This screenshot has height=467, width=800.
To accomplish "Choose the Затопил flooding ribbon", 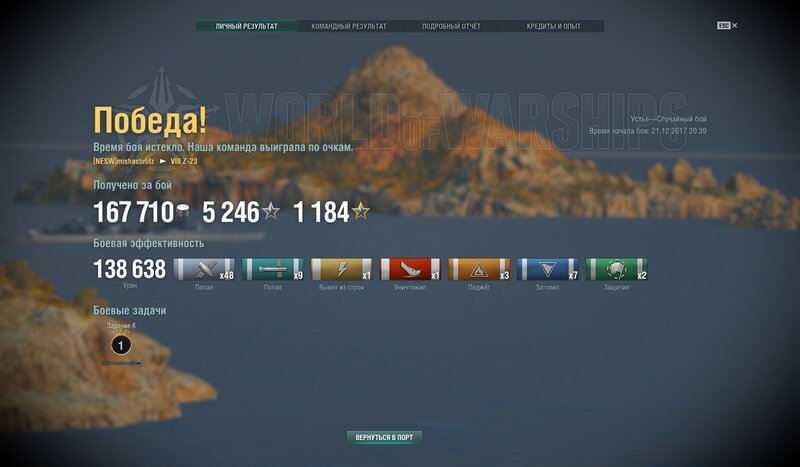I will tap(547, 269).
